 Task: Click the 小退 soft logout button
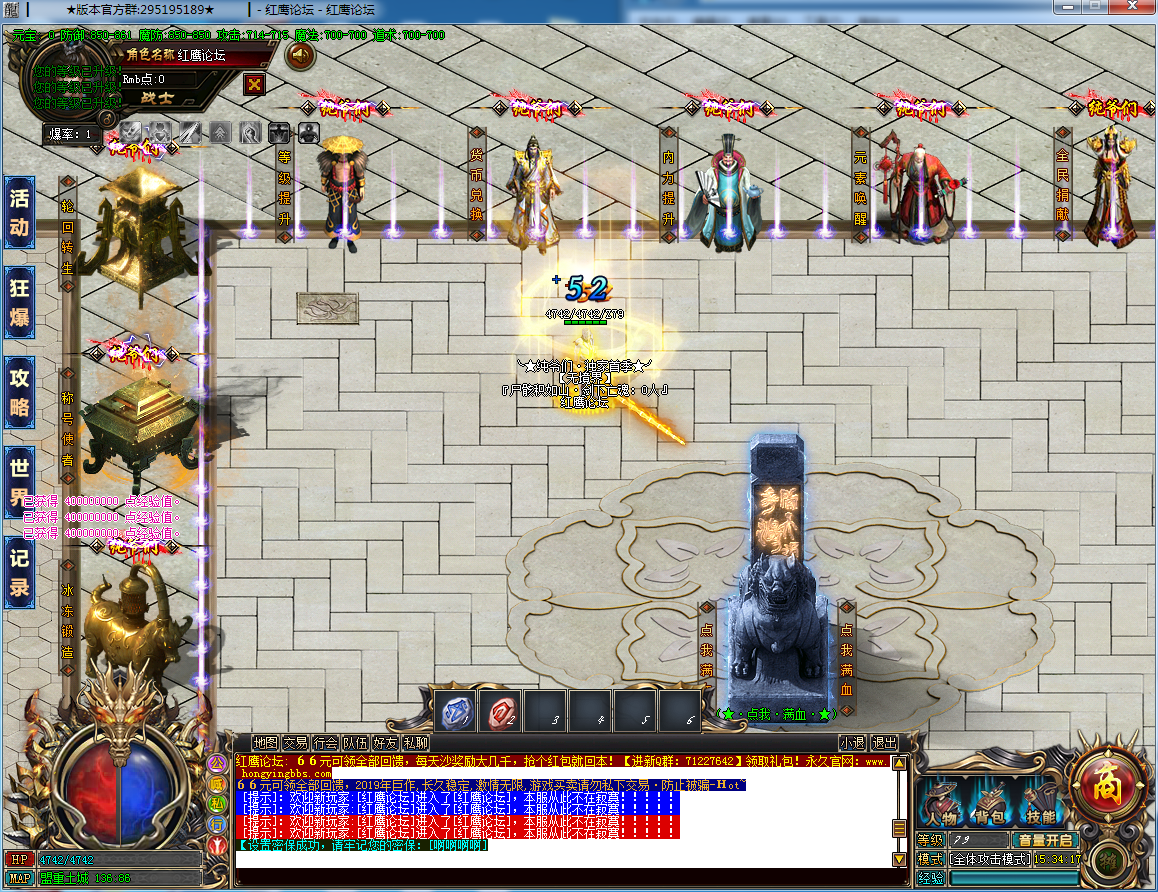point(852,743)
